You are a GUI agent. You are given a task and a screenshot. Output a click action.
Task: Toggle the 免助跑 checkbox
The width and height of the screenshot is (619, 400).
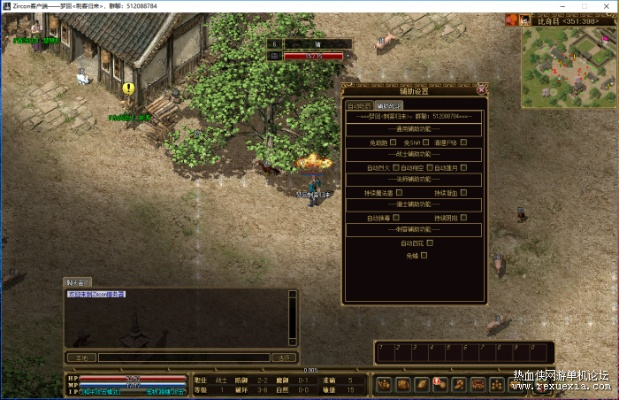pos(393,142)
